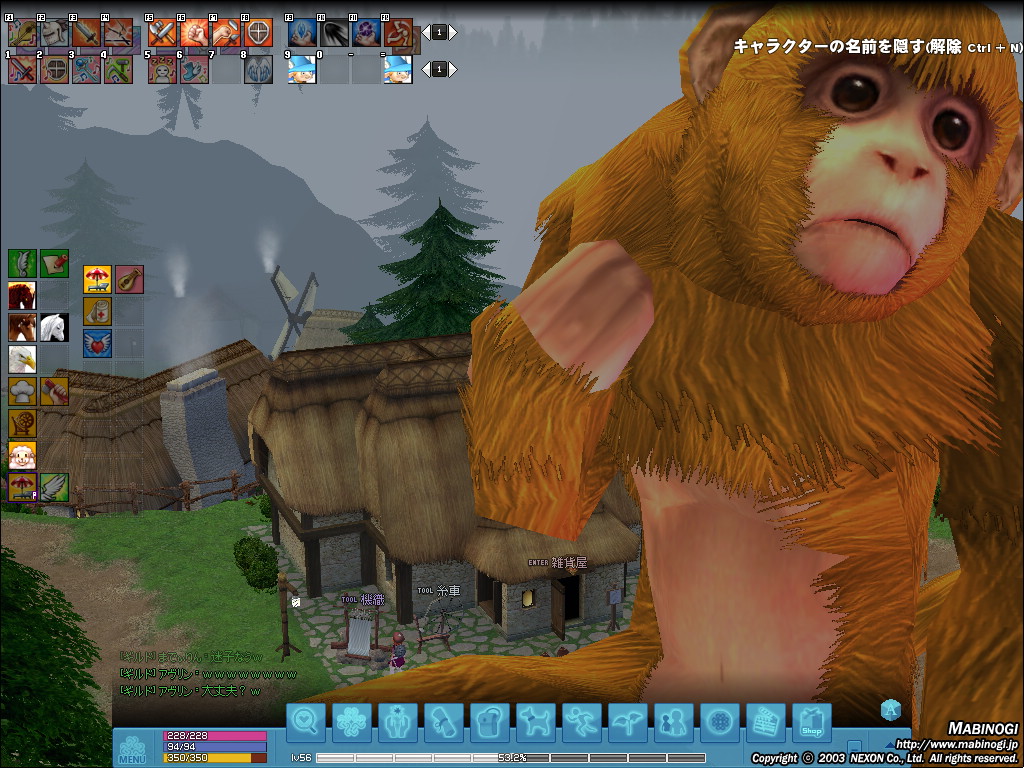Open the scroll quest icon in bottom bar
This screenshot has width=1024, height=768.
[x=444, y=723]
